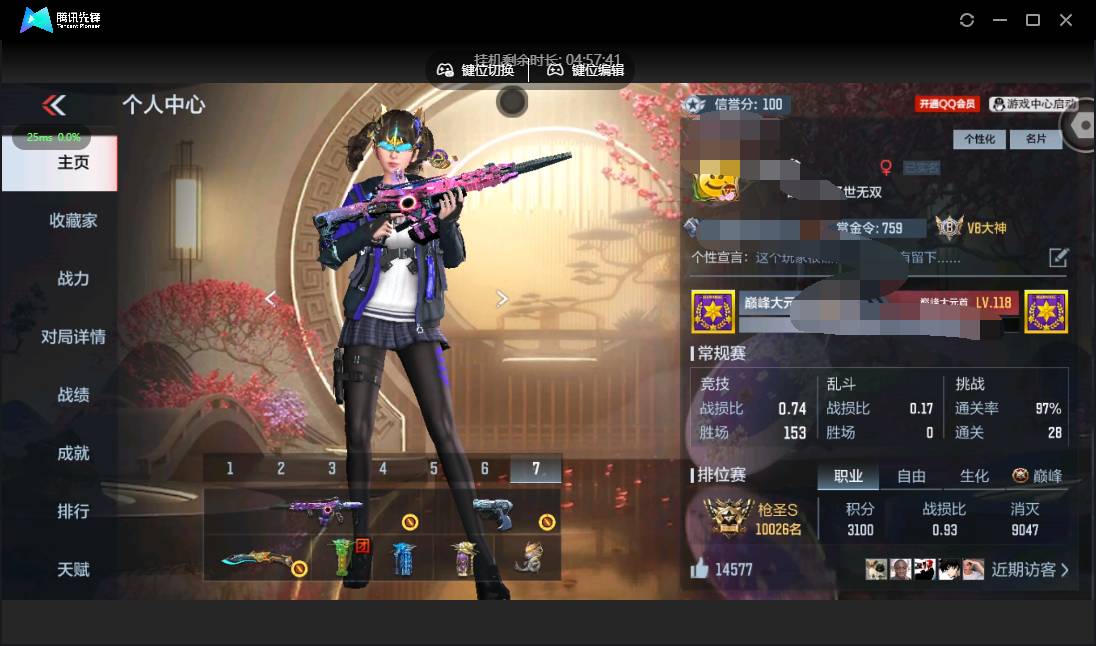Select the 主页 home entry
This screenshot has height=646, width=1096.
73,162
